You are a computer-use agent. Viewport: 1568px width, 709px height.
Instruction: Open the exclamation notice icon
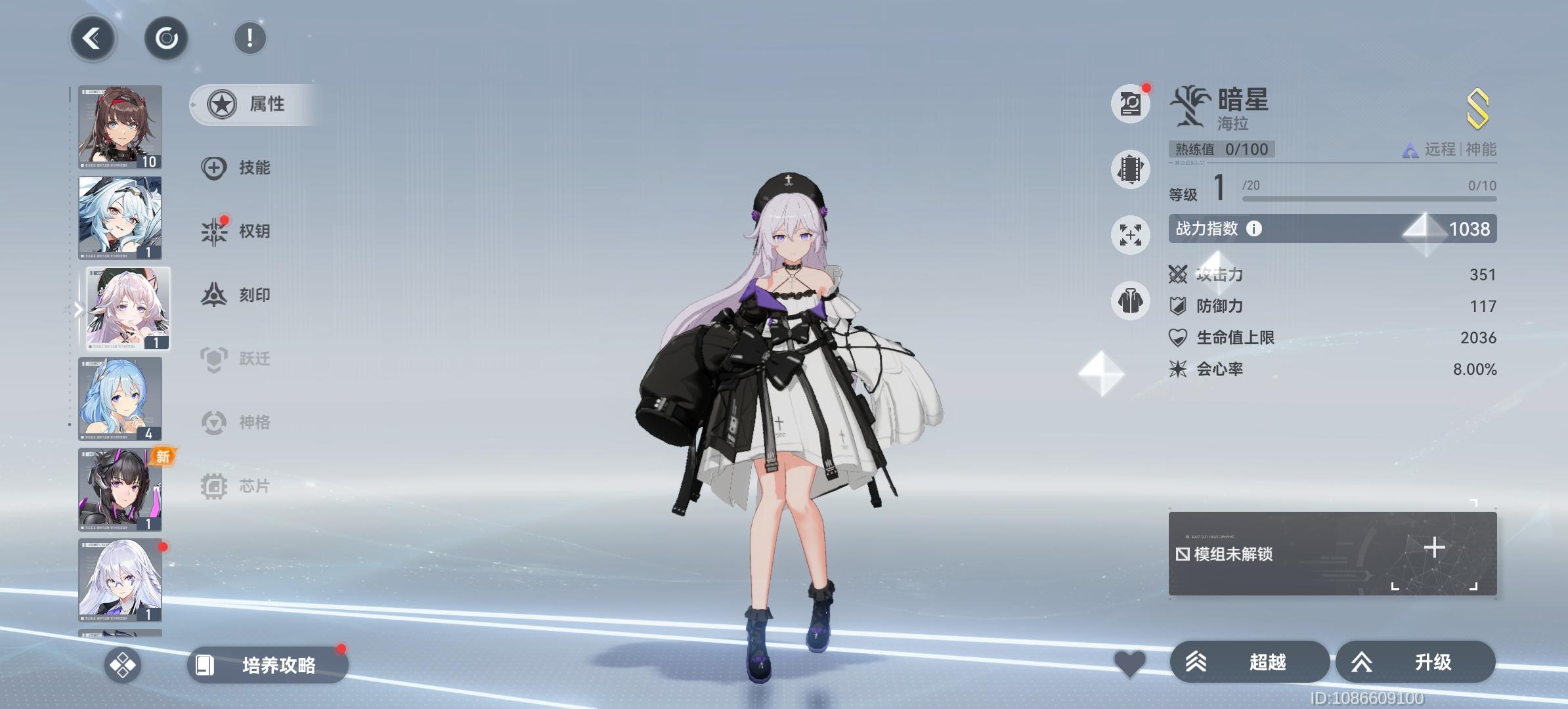[x=250, y=39]
